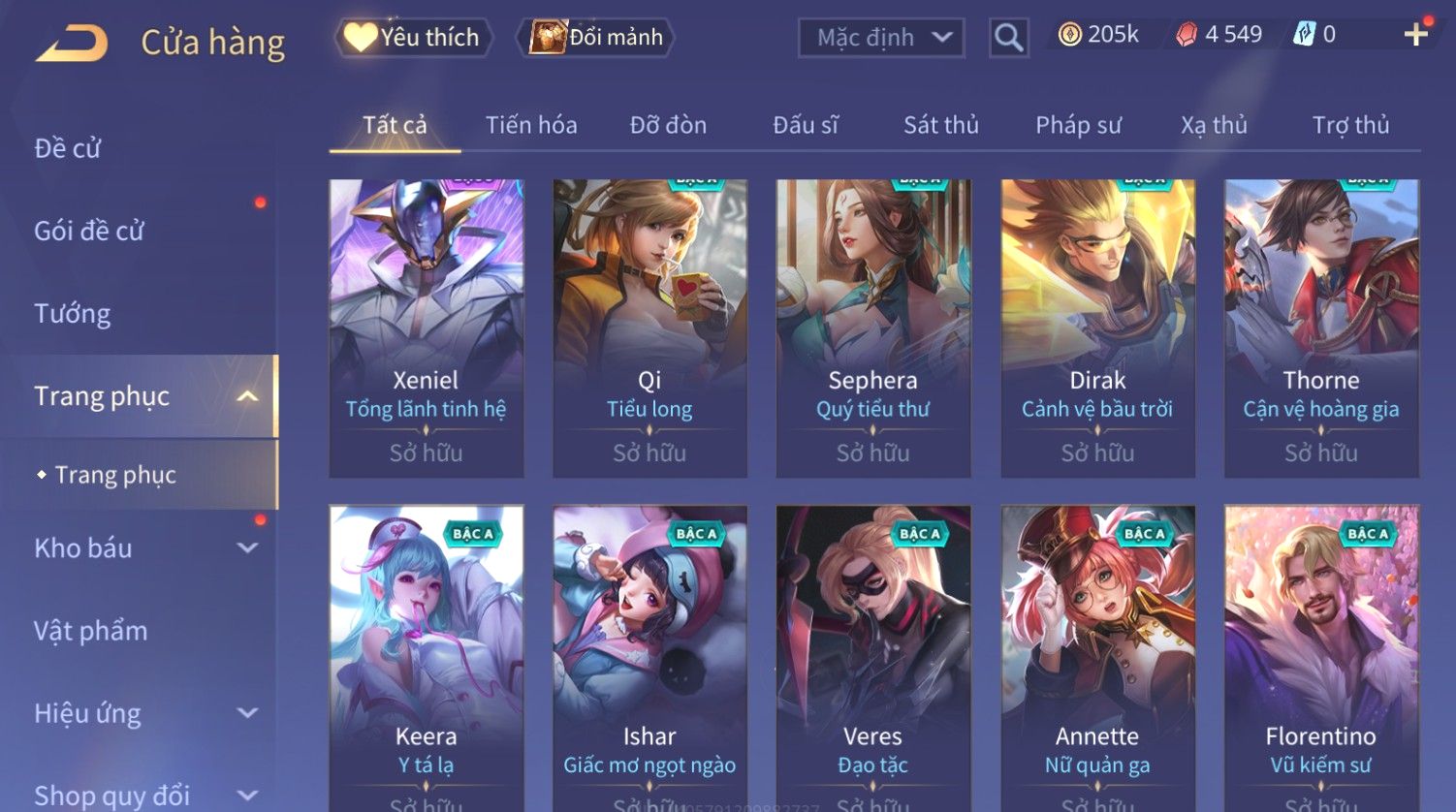
Task: Choose the Trợ thủ tab
Action: pos(1350,125)
